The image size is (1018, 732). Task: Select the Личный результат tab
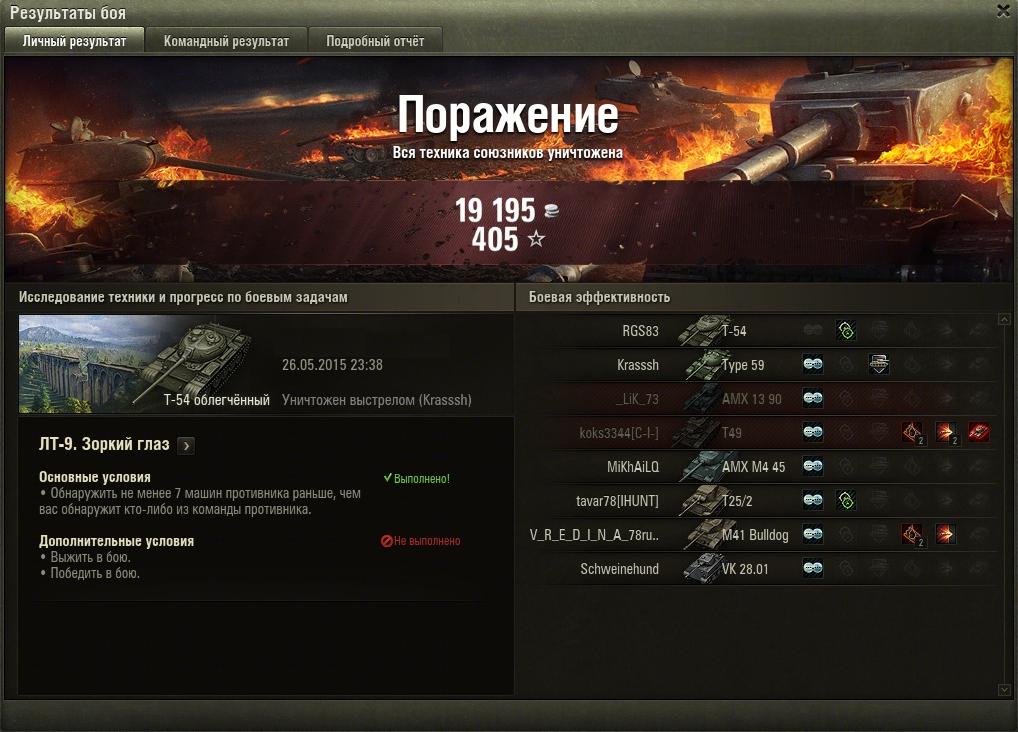(x=74, y=41)
